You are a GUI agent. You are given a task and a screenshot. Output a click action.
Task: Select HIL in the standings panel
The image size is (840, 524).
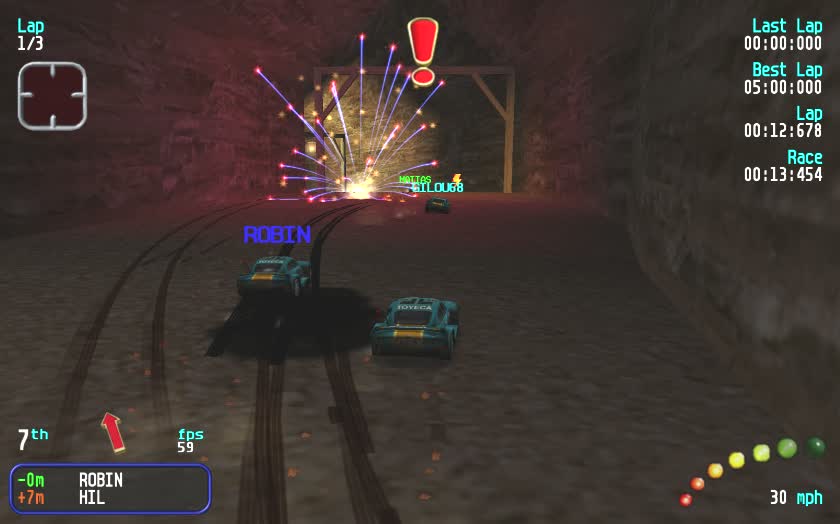pos(92,497)
